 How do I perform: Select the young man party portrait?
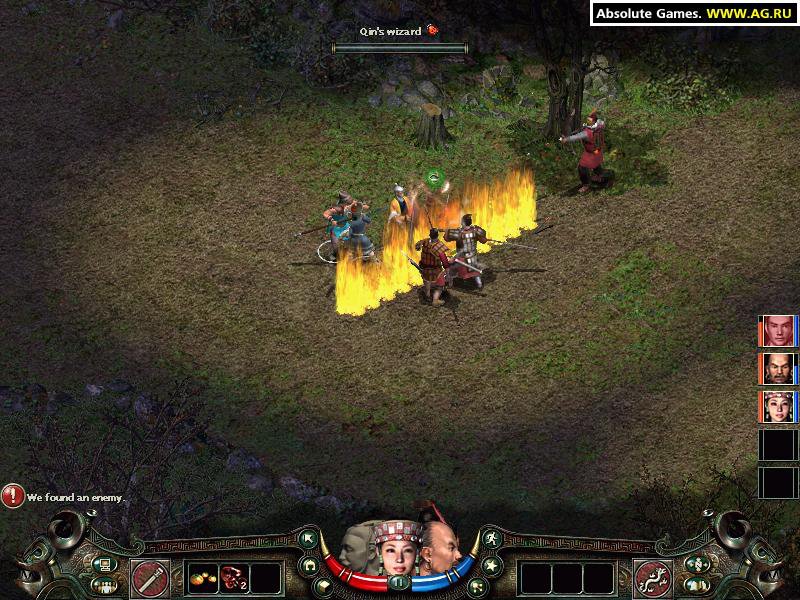[779, 330]
